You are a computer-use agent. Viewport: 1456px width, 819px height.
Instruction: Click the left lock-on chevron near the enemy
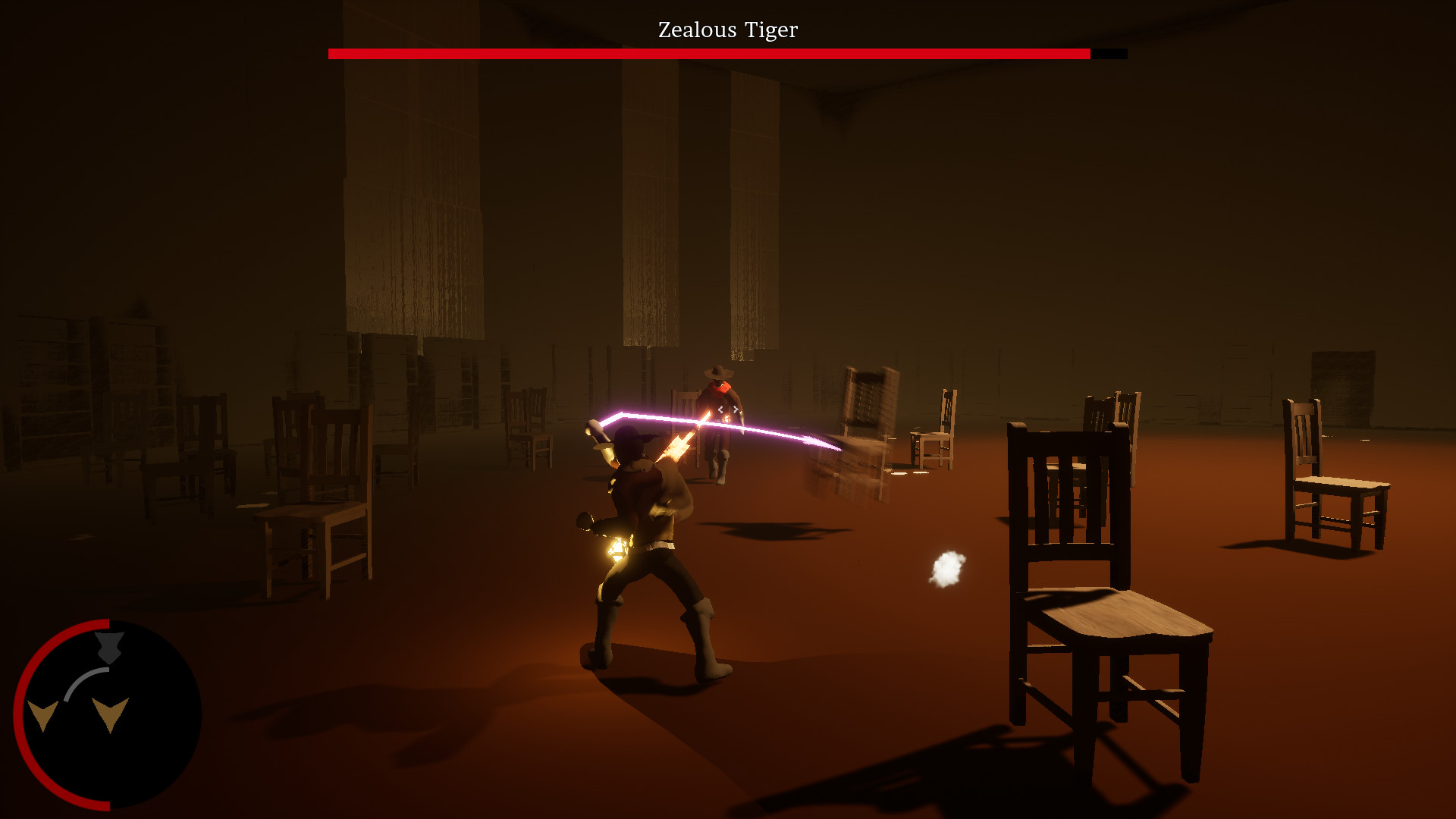tap(720, 410)
